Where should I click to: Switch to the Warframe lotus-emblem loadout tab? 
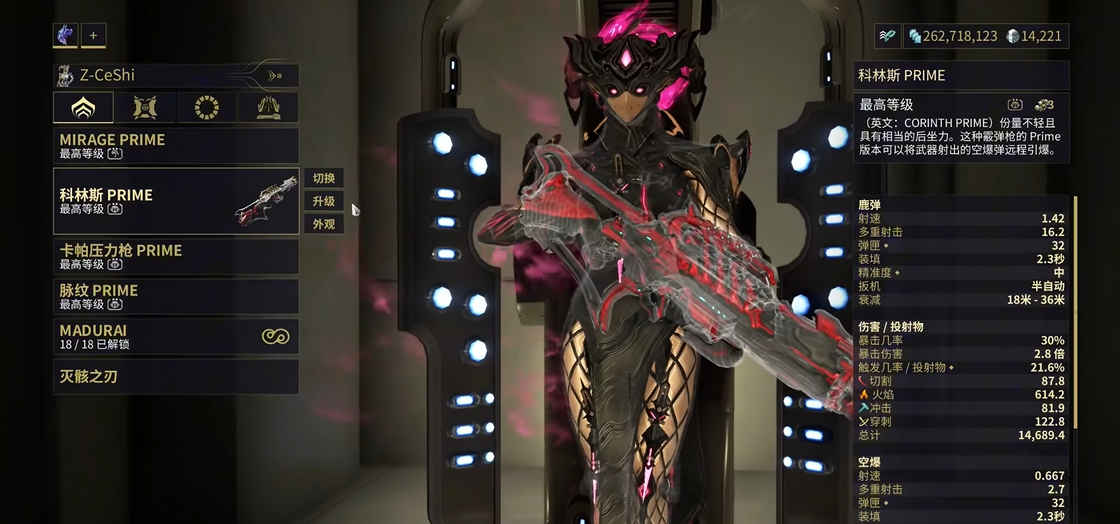tap(83, 107)
